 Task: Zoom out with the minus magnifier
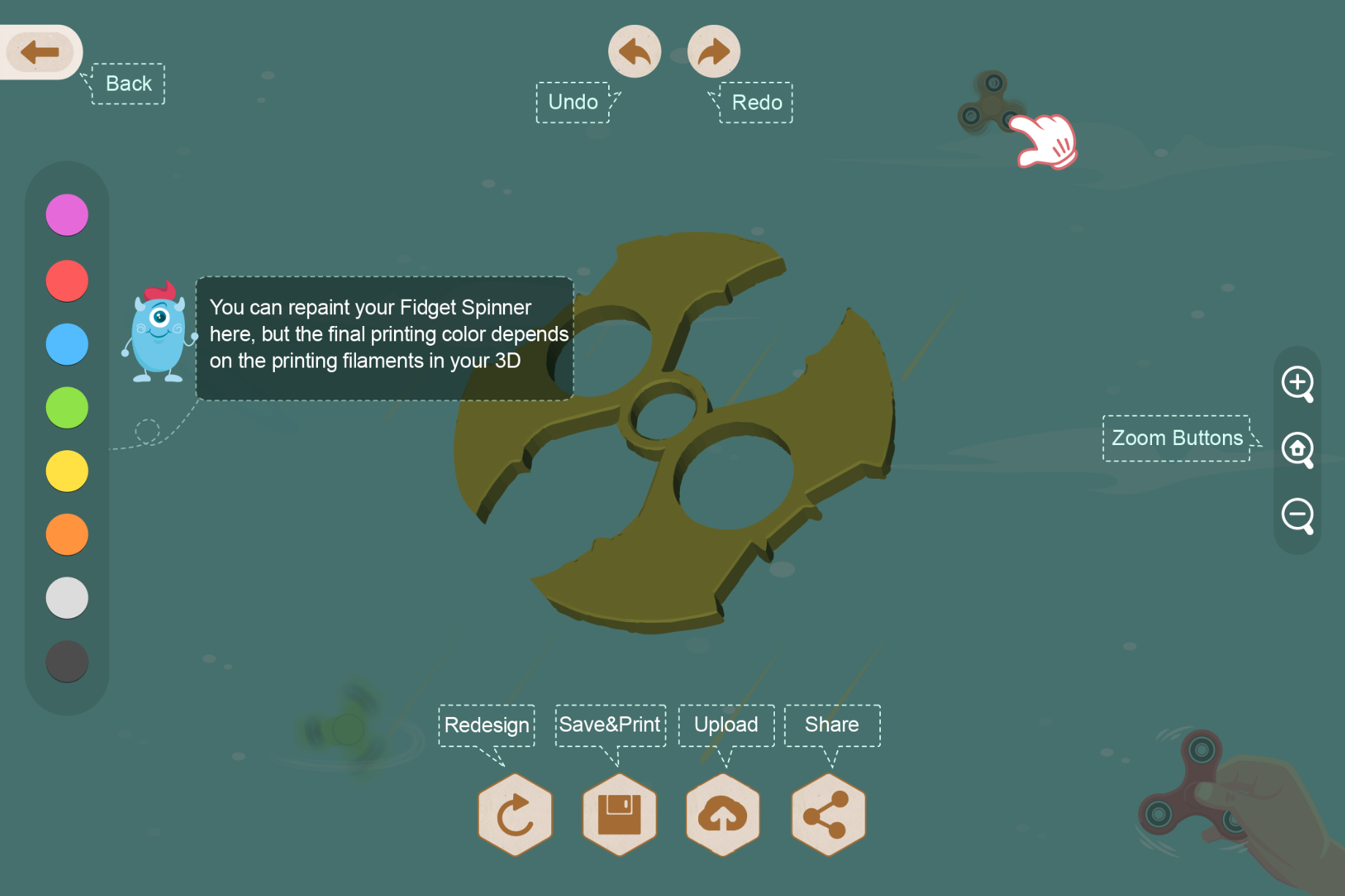point(1297,516)
